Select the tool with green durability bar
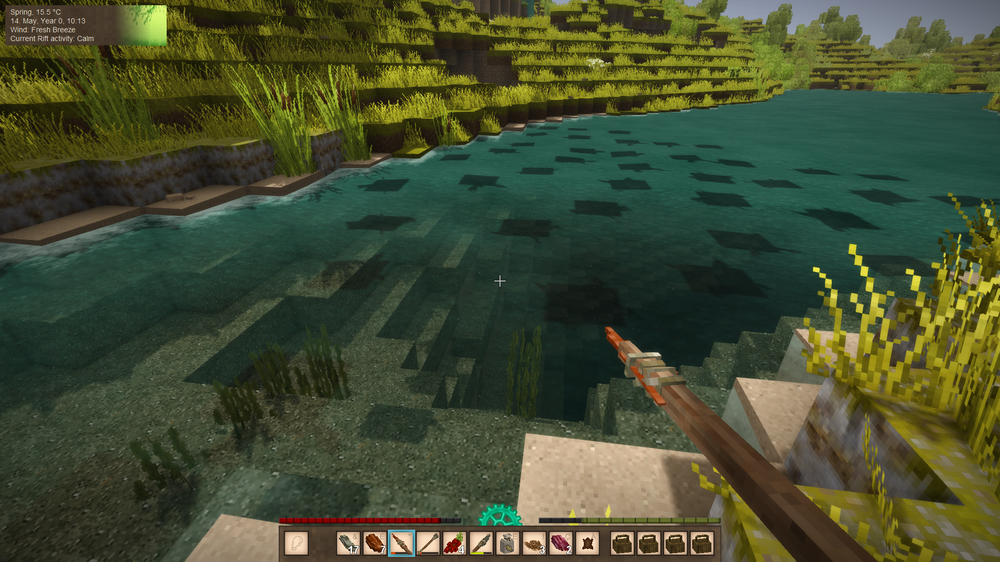Viewport: 1000px width, 562px height. 481,543
